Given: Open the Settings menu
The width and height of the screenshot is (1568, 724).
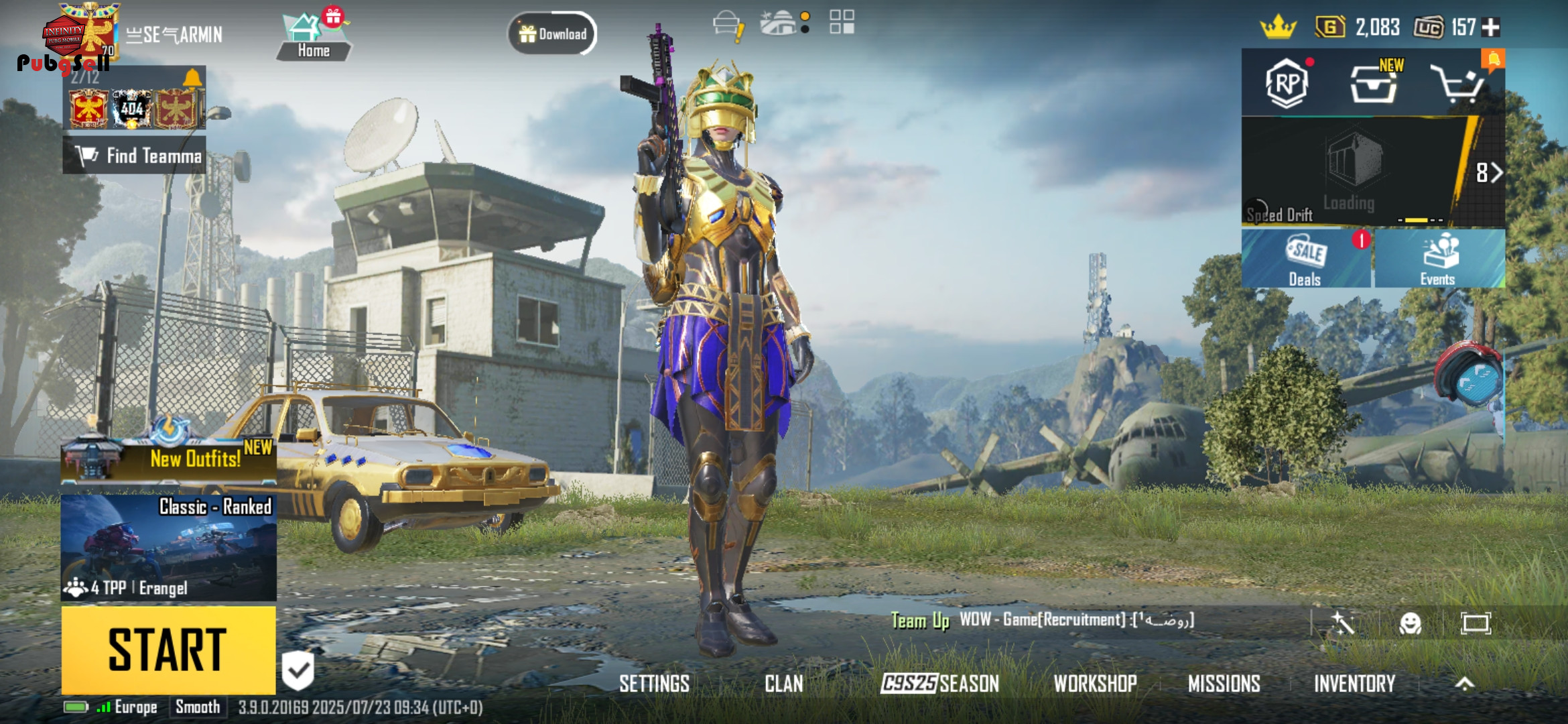Looking at the screenshot, I should point(654,684).
